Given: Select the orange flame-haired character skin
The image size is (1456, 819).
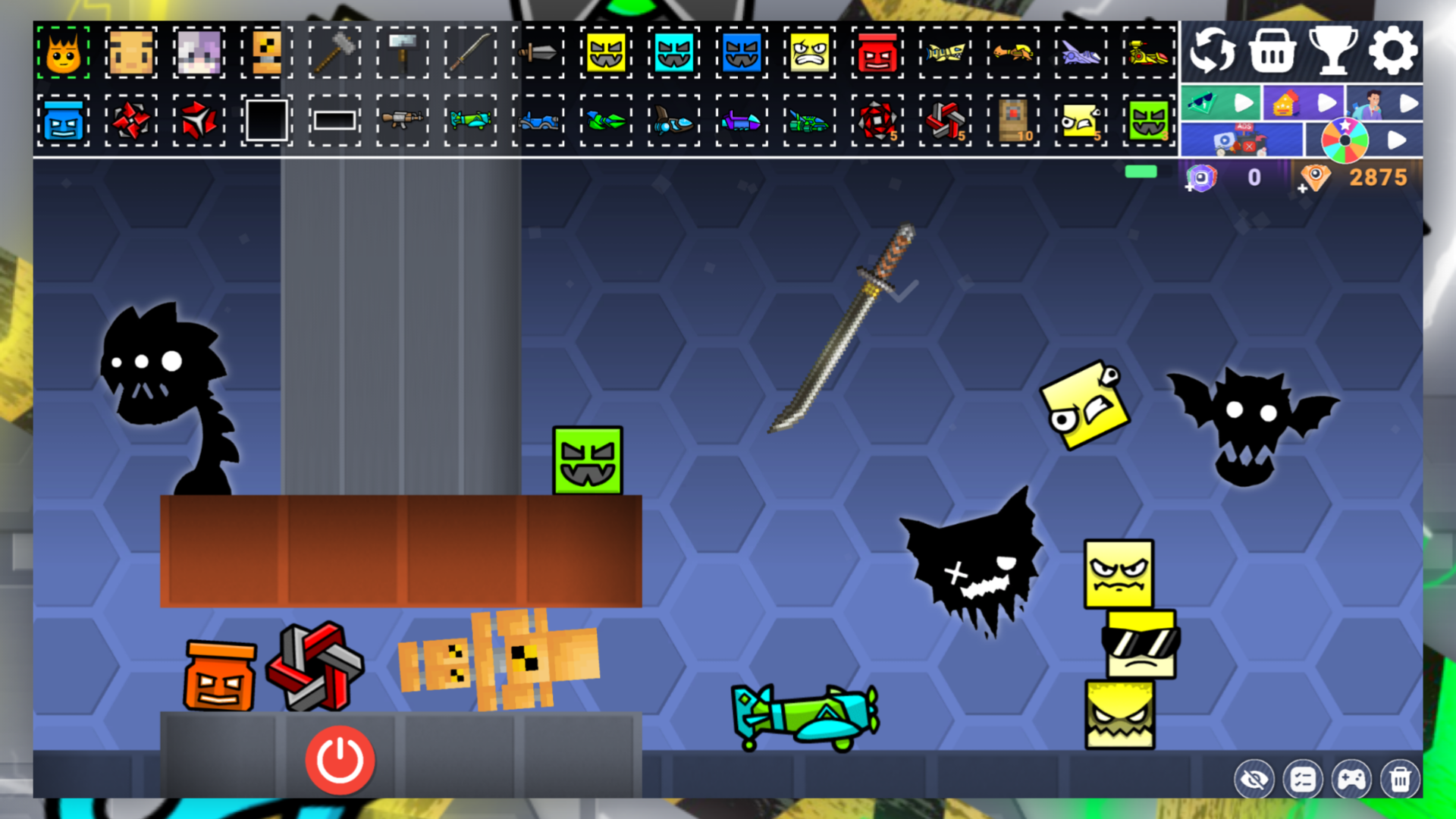Looking at the screenshot, I should coord(64,52).
